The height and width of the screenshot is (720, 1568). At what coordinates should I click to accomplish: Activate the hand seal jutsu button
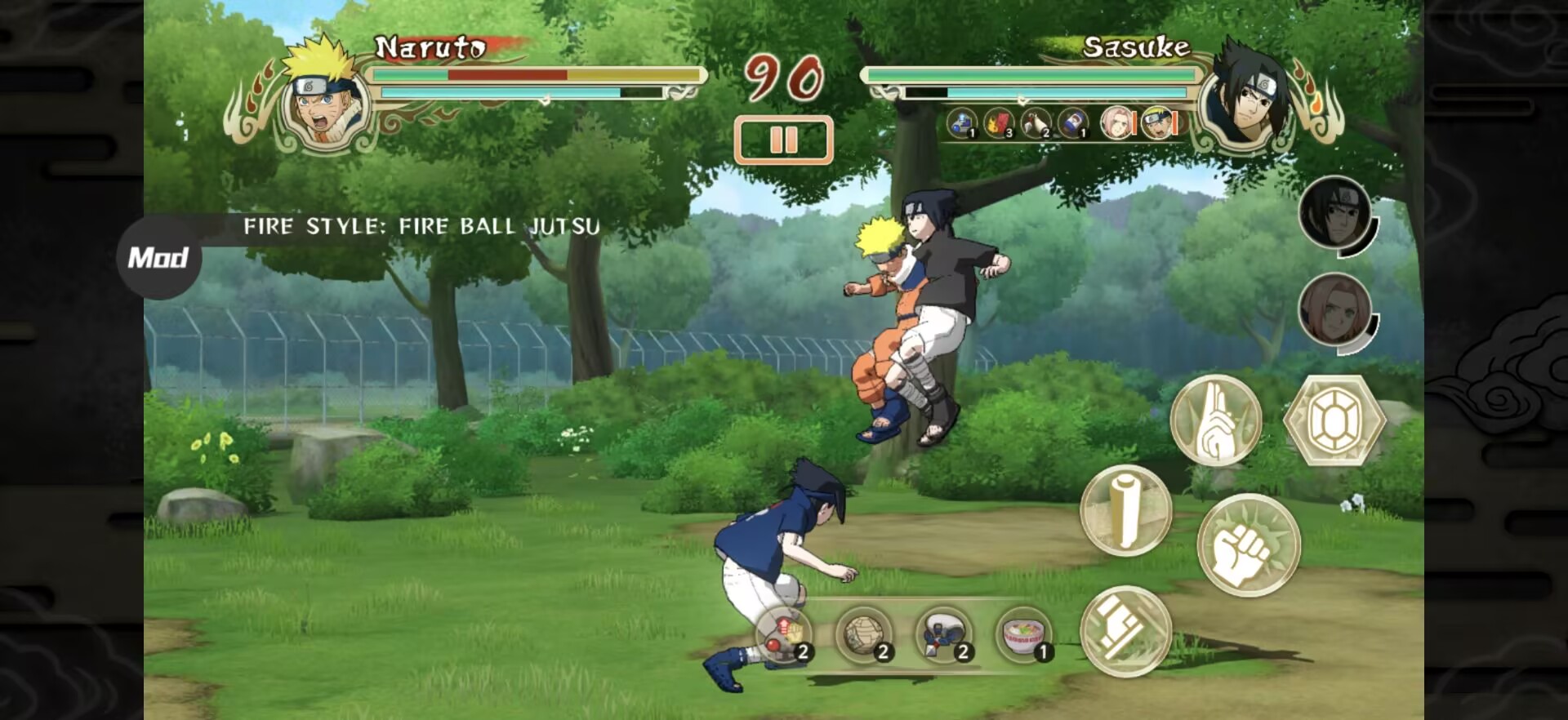1215,421
